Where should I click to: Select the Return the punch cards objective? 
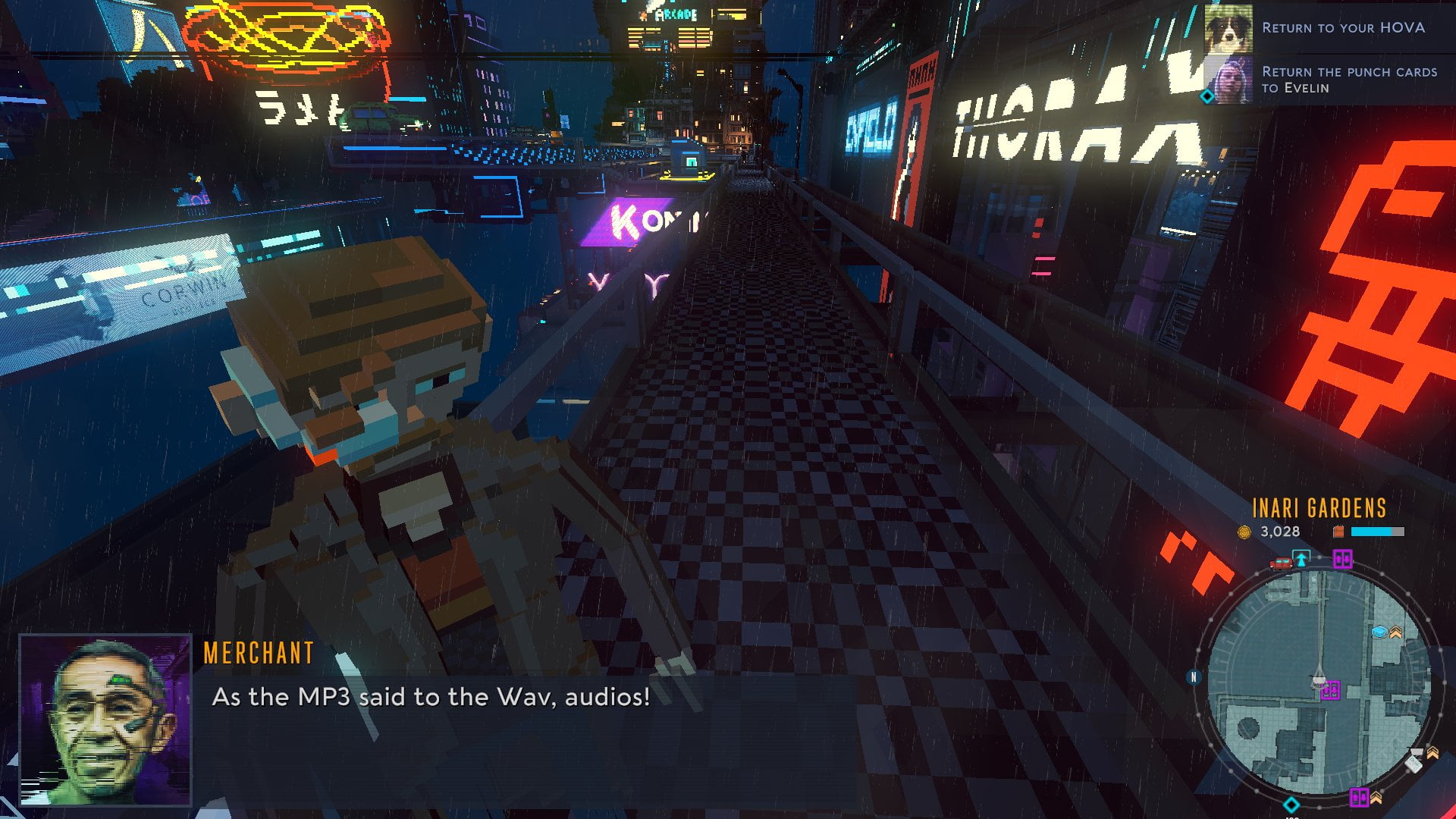click(x=1348, y=80)
